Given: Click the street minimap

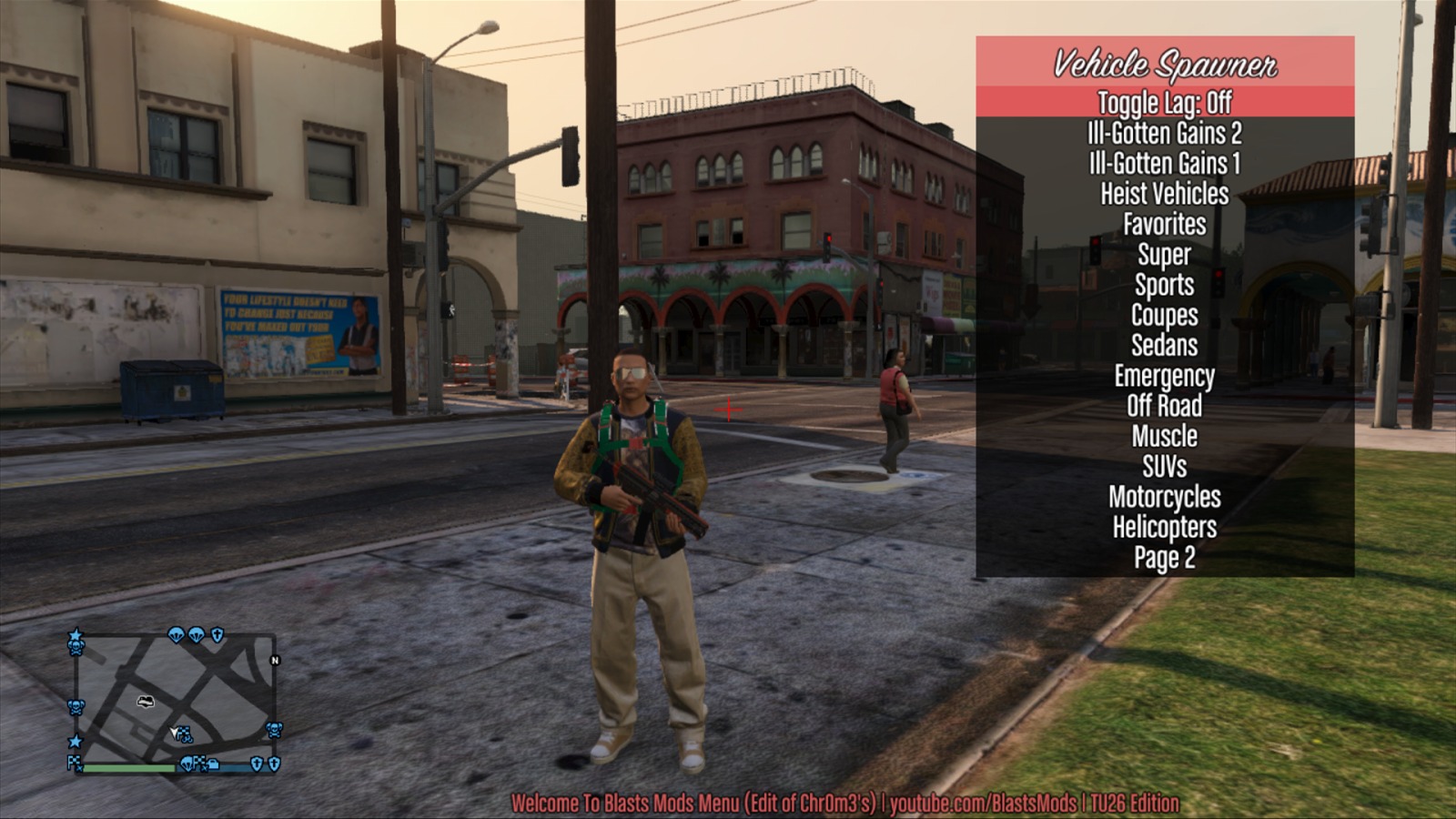Looking at the screenshot, I should point(175,699).
